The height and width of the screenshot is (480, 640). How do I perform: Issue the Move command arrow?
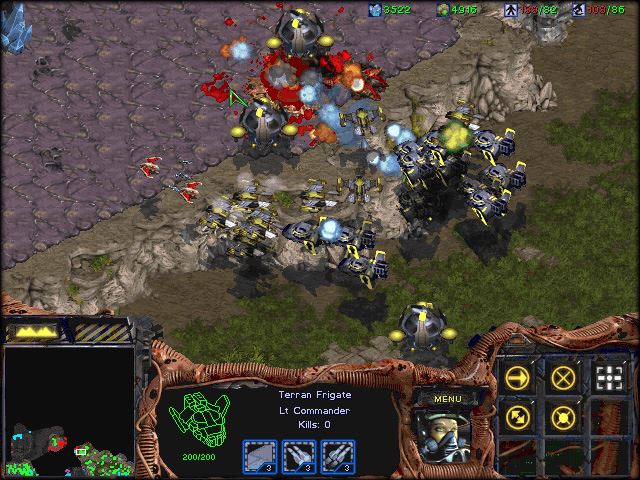click(x=519, y=377)
